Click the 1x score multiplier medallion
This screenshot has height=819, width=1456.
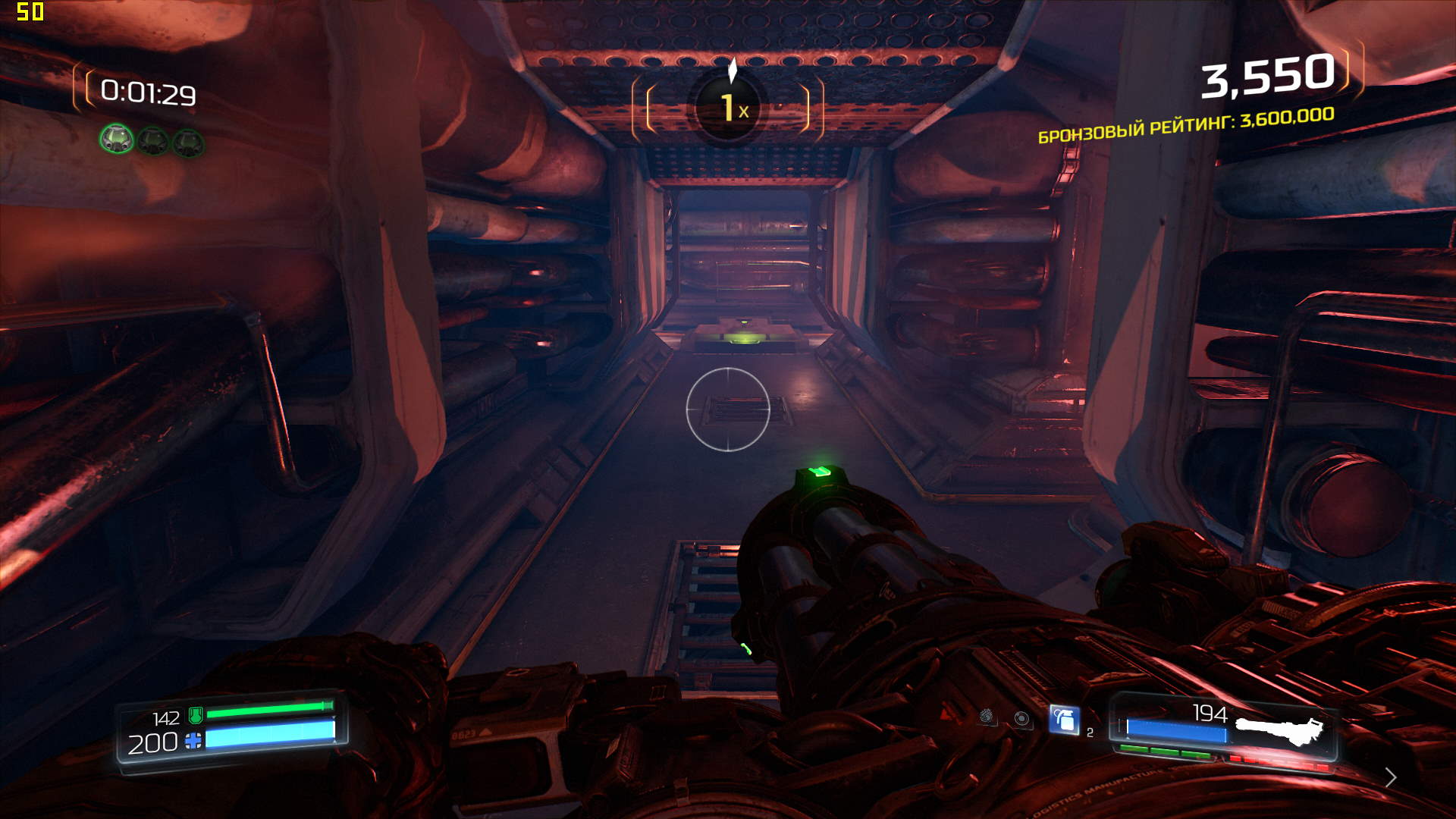pos(728,108)
